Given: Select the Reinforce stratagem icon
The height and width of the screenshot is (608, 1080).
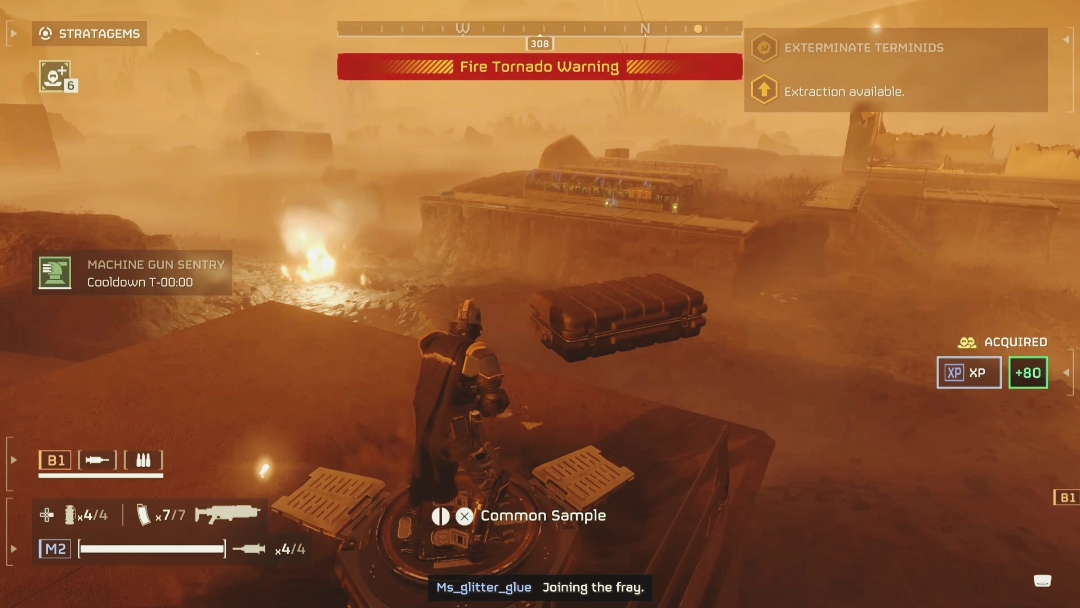Looking at the screenshot, I should (54, 75).
